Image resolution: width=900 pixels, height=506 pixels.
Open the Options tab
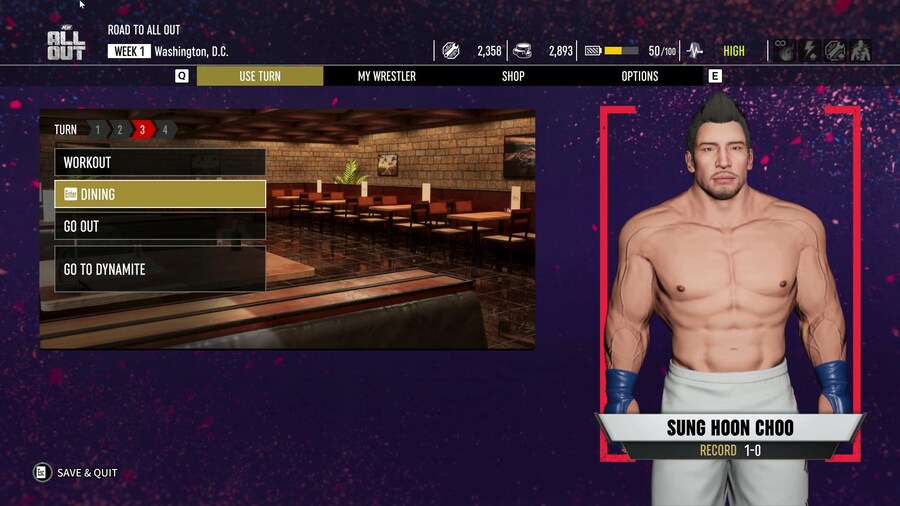[640, 76]
